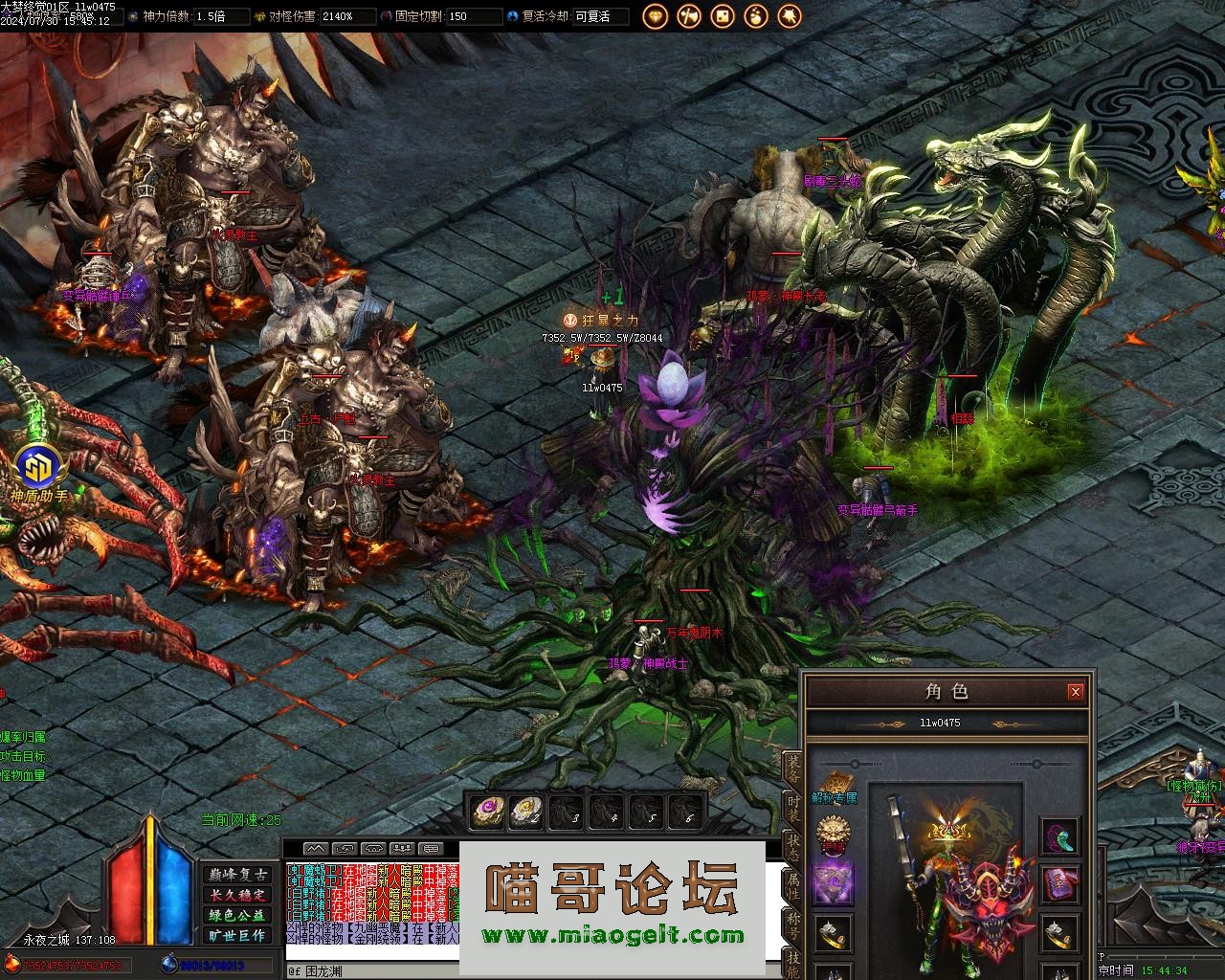Click the dice icon in top bar
Viewport: 1225px width, 980px height.
pos(722,15)
